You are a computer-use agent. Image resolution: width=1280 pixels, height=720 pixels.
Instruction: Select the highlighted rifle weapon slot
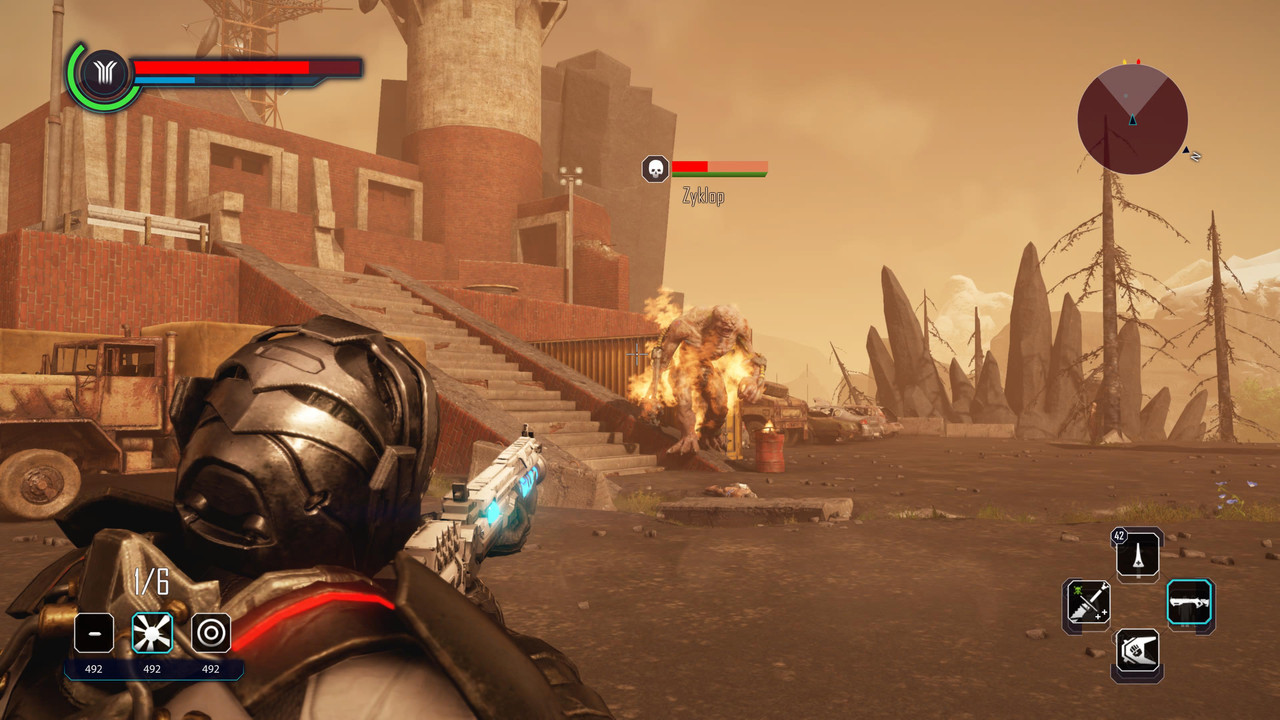[x=1190, y=604]
